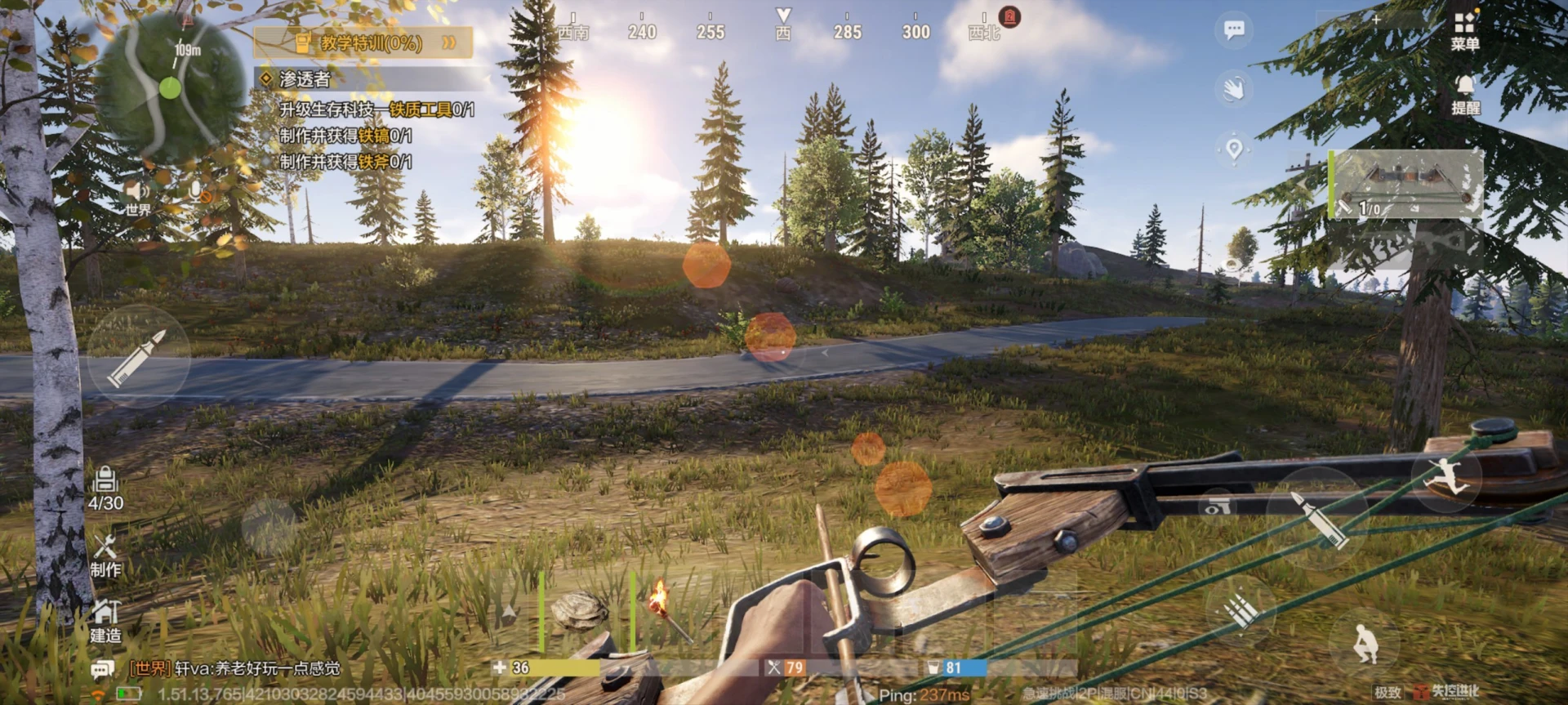
Task: Open the circular minimap
Action: pos(169,86)
